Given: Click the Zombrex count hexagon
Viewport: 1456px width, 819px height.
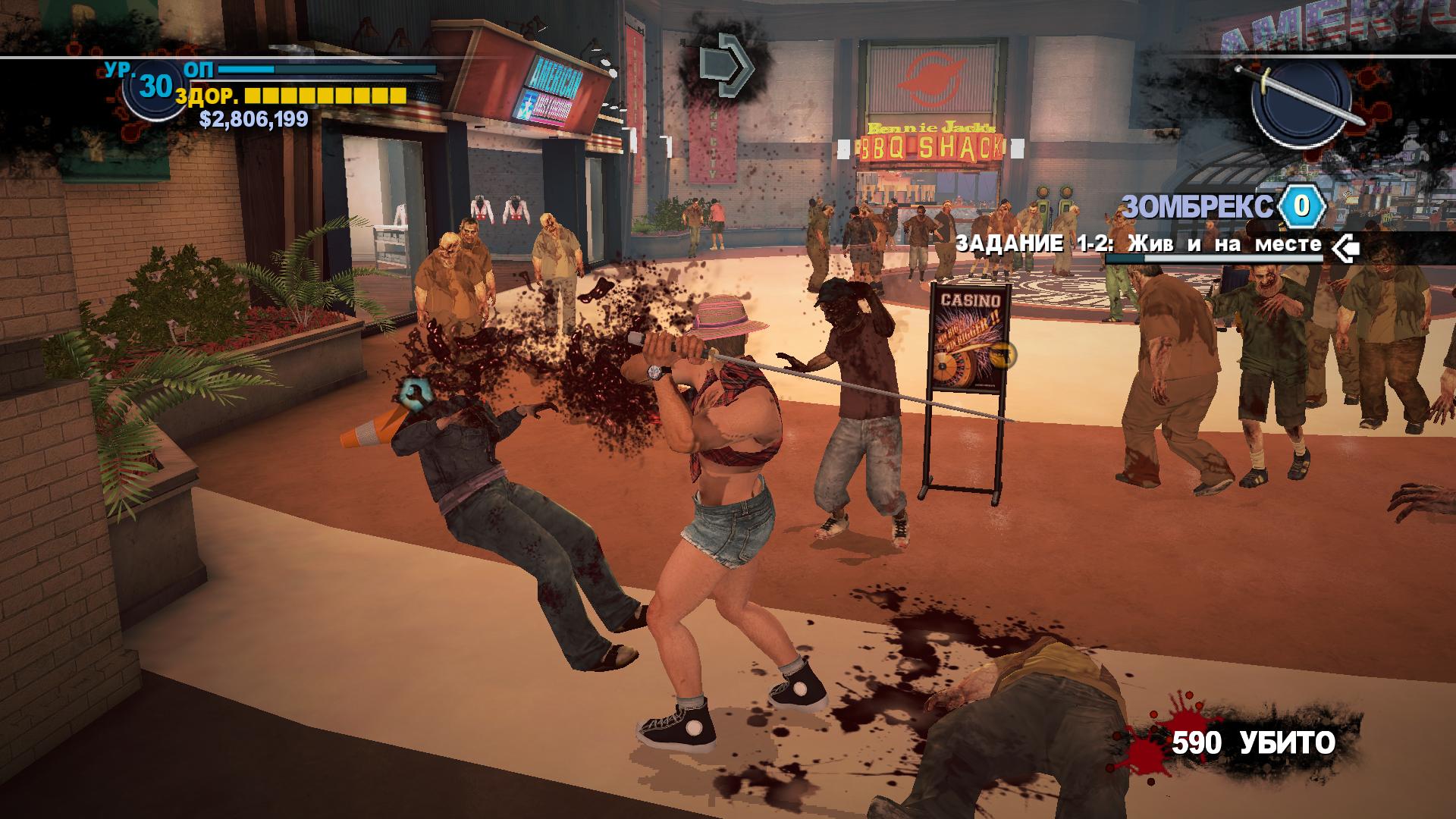Looking at the screenshot, I should (x=1301, y=206).
